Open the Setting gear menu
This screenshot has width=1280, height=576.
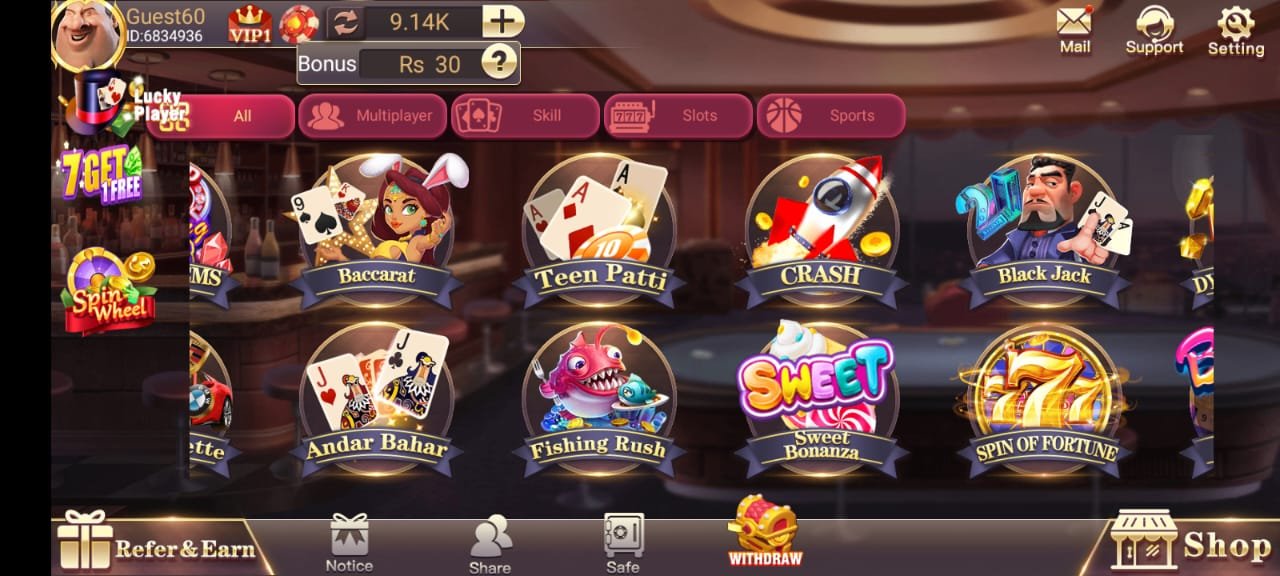click(x=1236, y=29)
